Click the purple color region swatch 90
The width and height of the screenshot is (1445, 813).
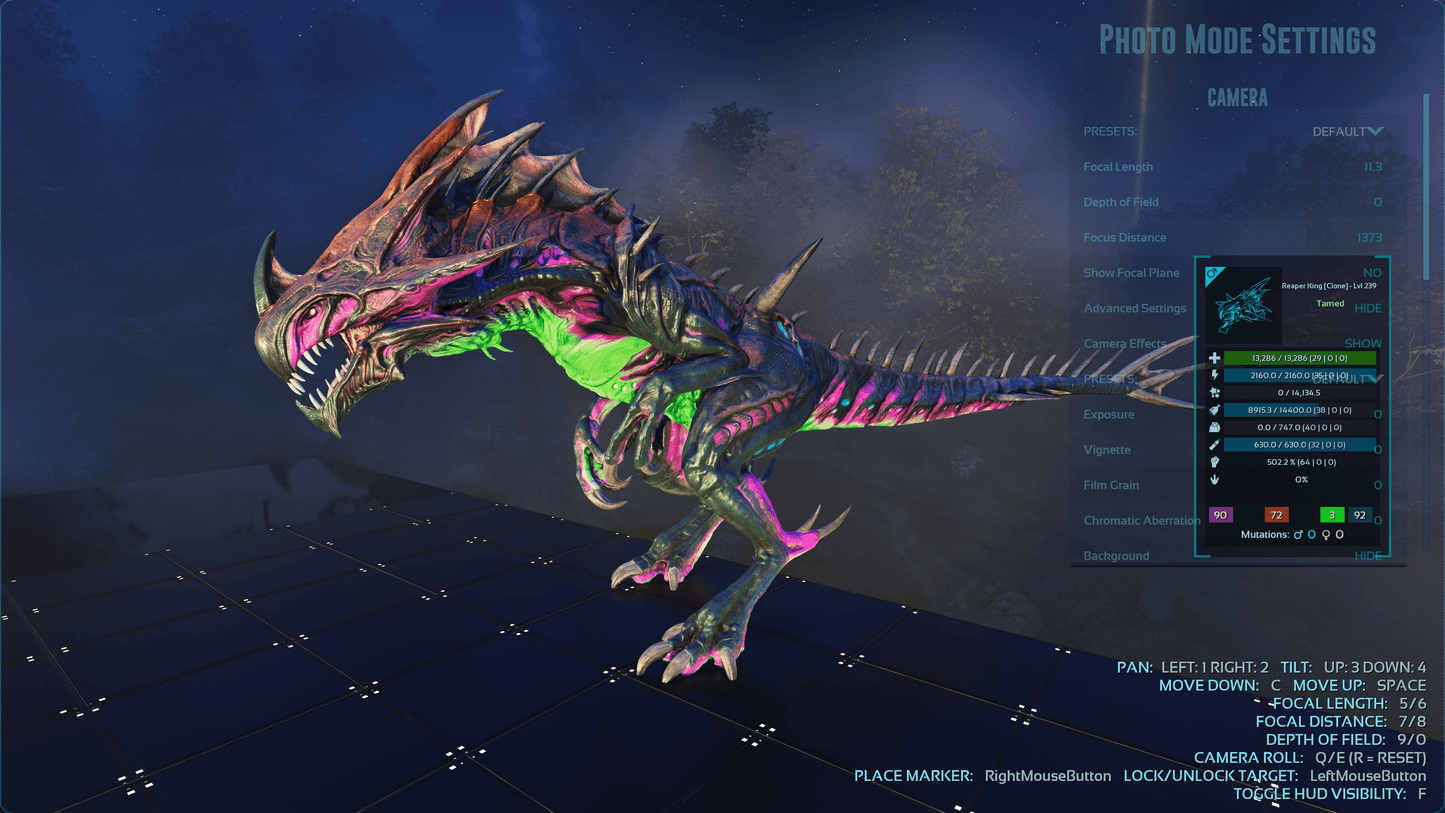point(1220,515)
